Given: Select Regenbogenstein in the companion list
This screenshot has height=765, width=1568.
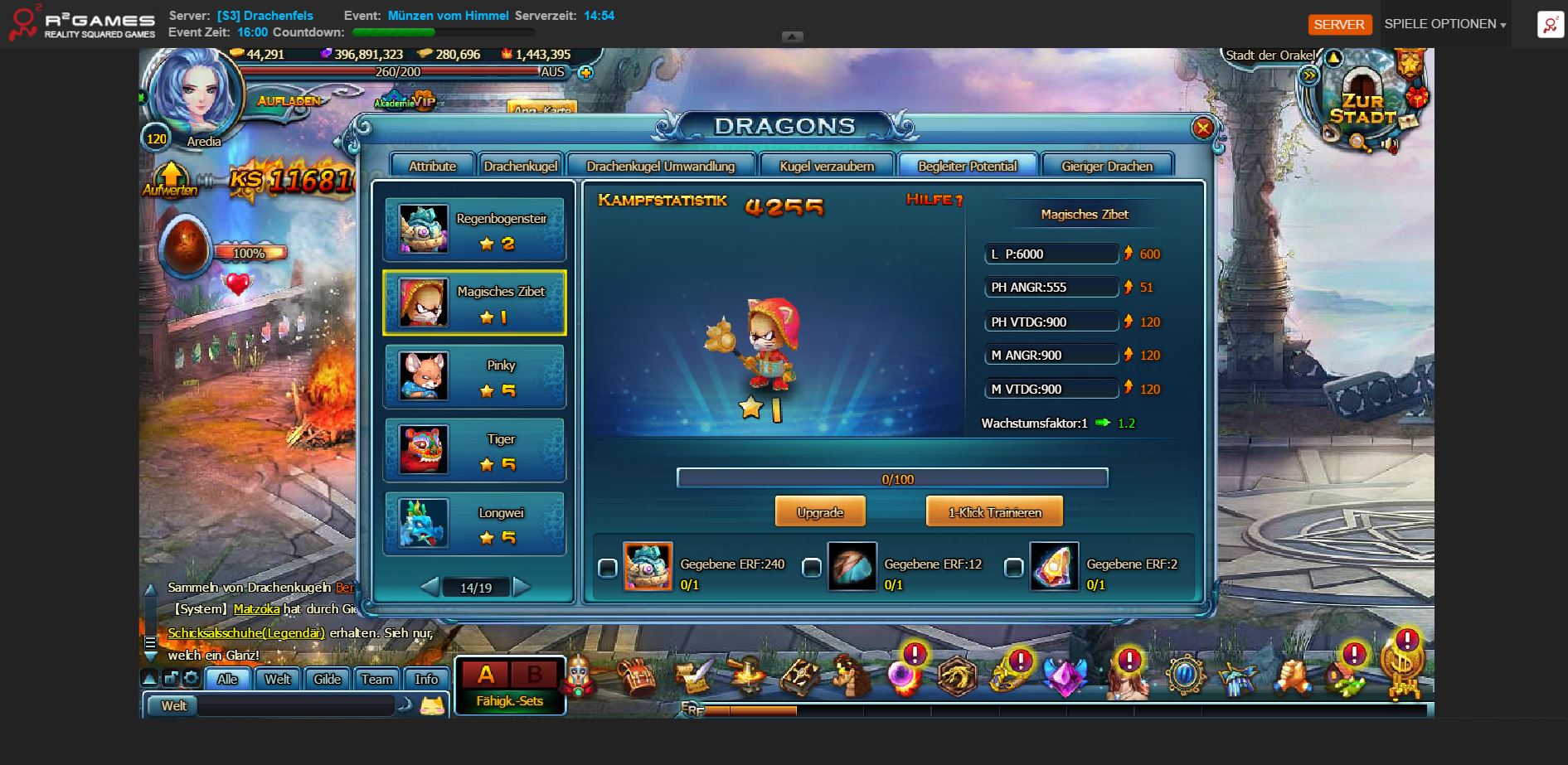Looking at the screenshot, I should 474,230.
